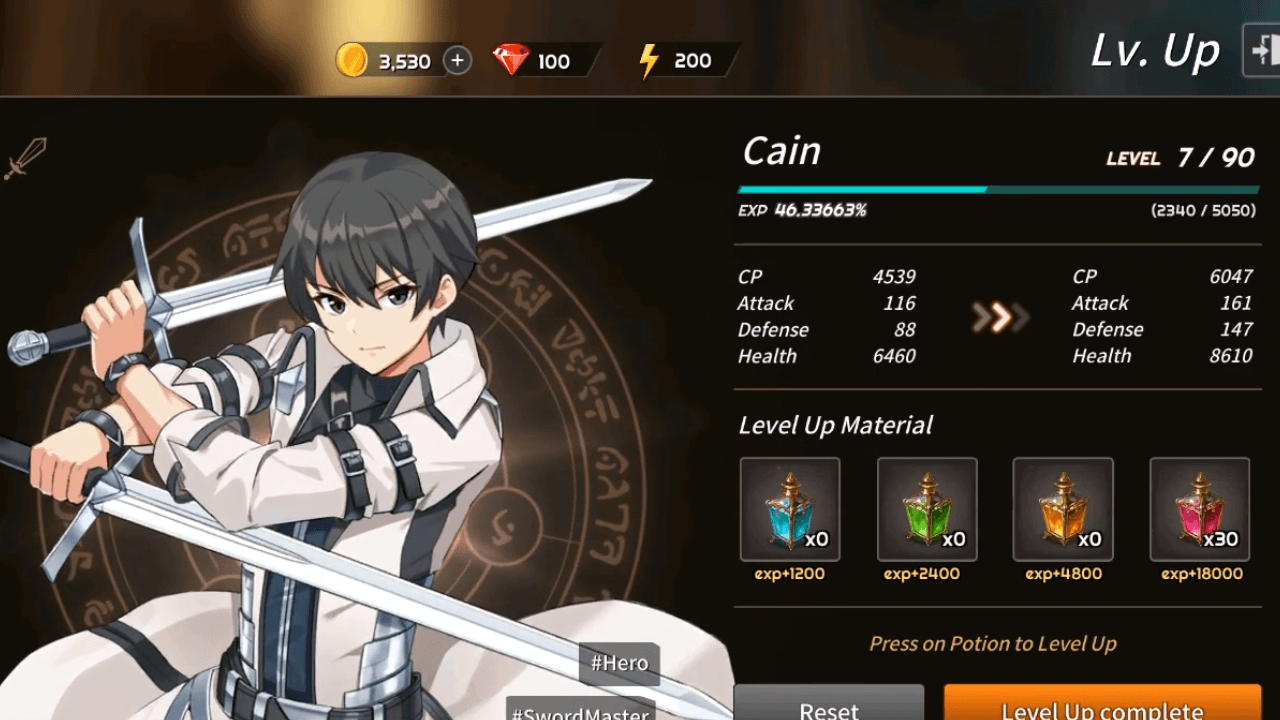The image size is (1280, 720).
Task: Select the #SwordMaster tag
Action: tap(581, 711)
